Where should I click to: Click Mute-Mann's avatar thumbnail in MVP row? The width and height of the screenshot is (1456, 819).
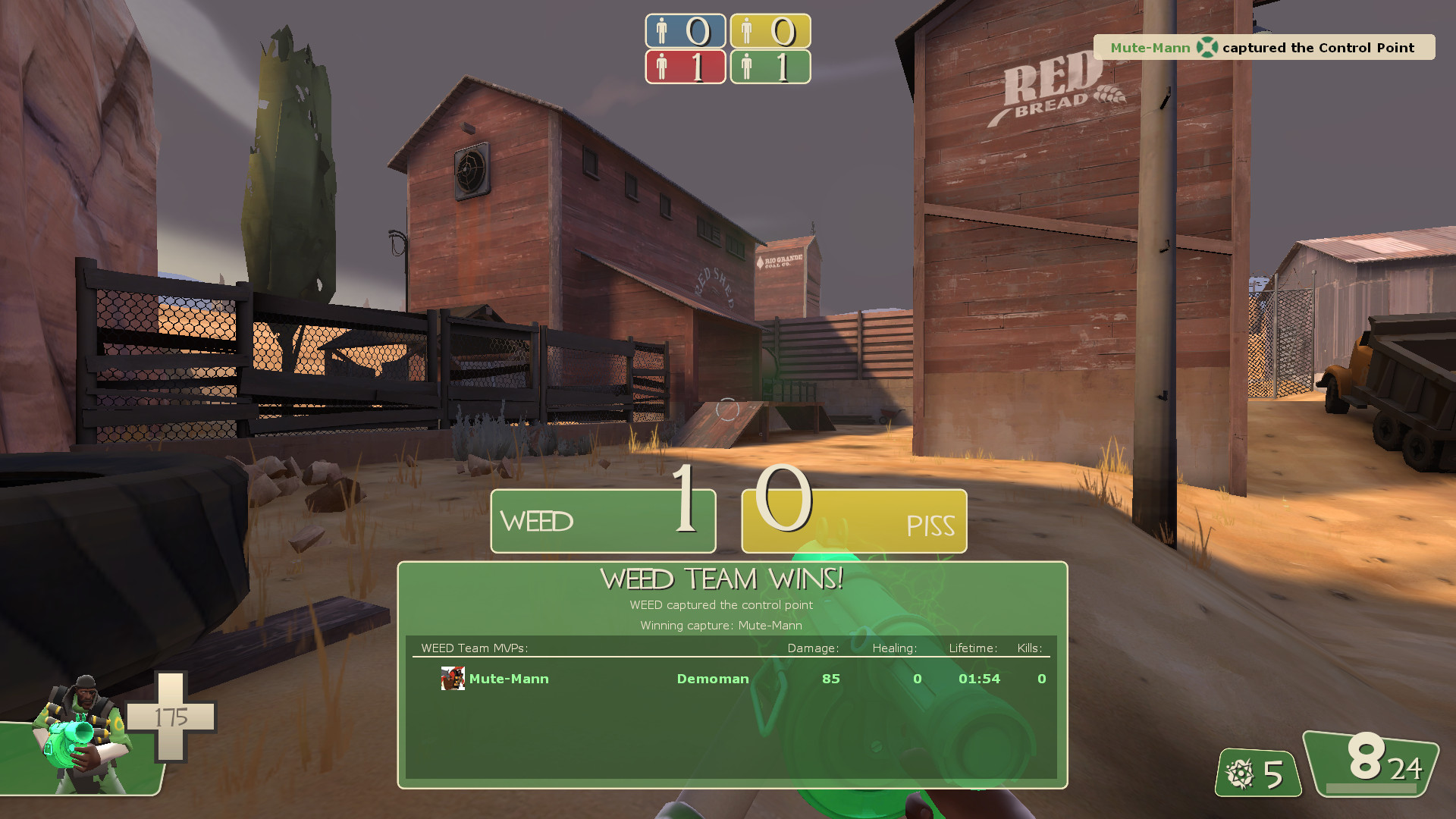452,678
